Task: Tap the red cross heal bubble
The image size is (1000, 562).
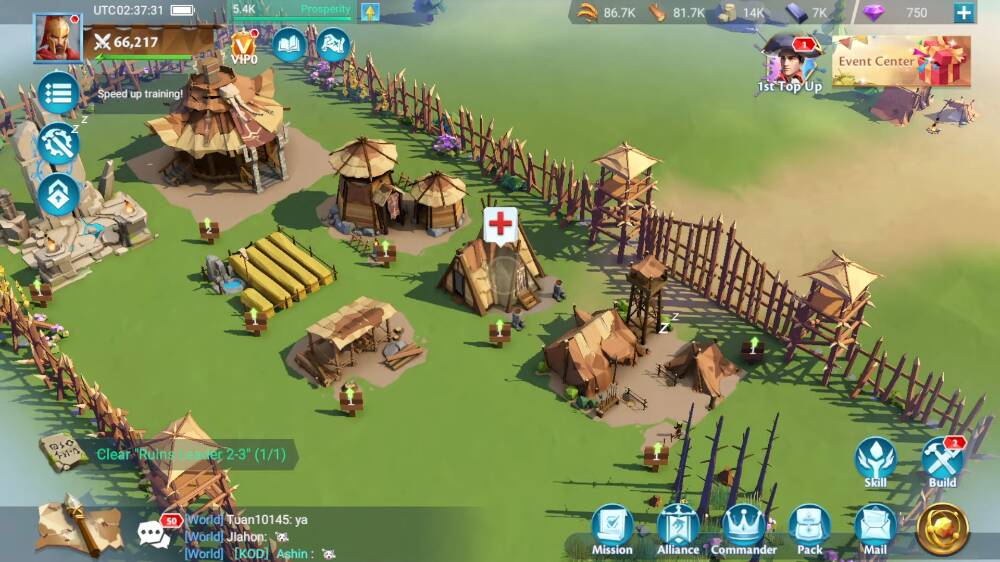Action: tap(500, 224)
